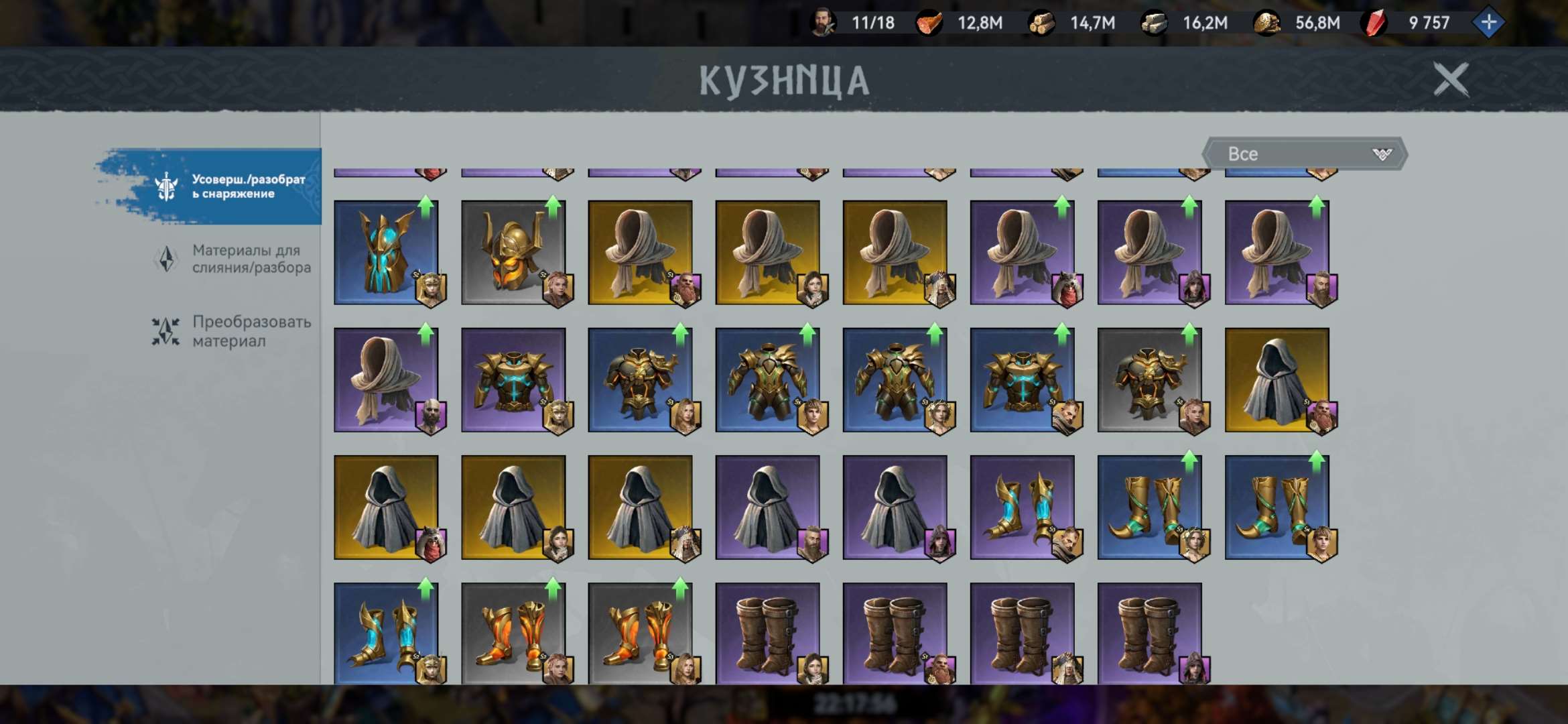This screenshot has width=1568, height=724.
Task: Open the Преобразовать материал section
Action: (x=251, y=330)
